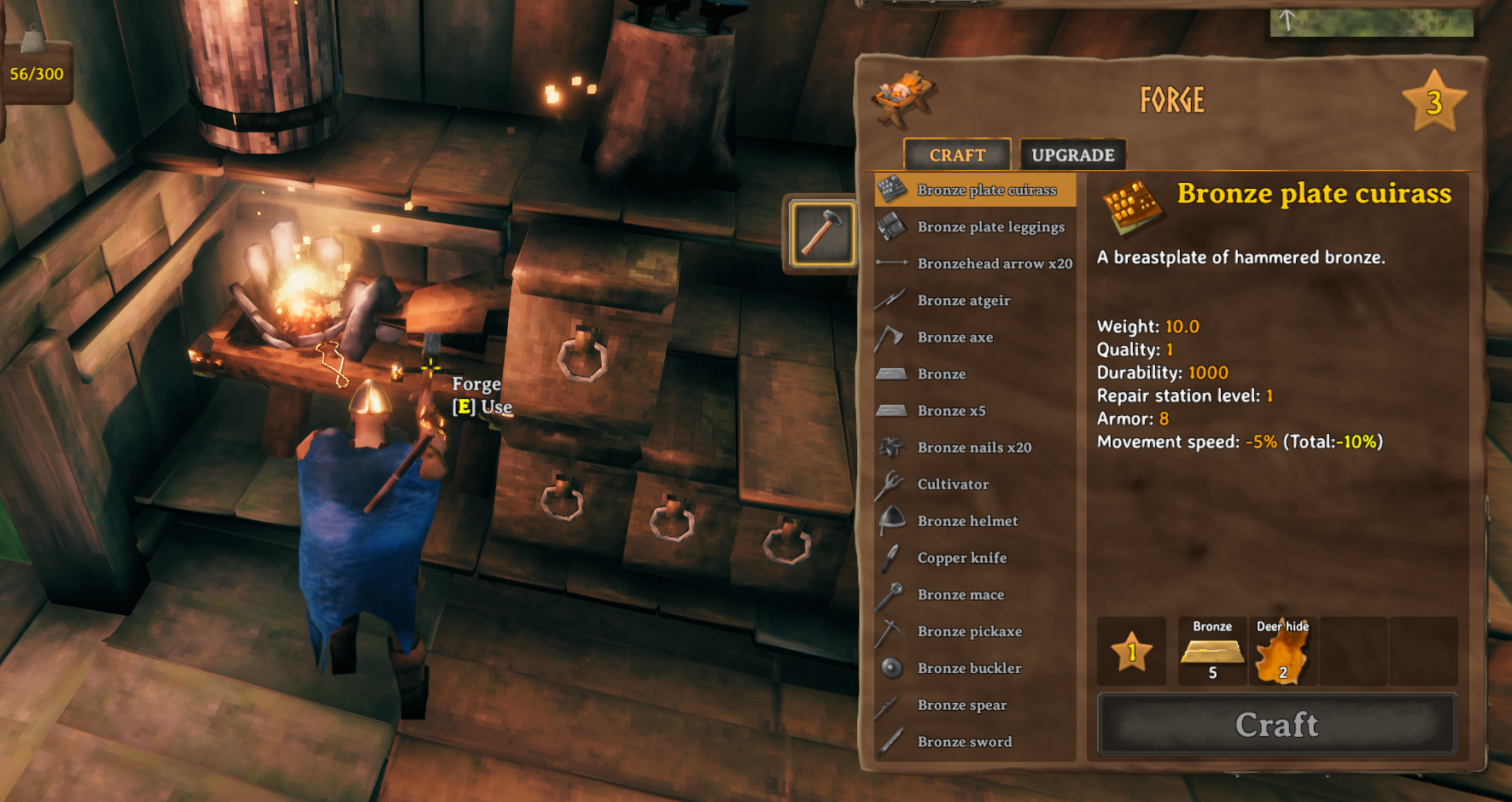Click the Cultivator tool icon
Viewport: 1512px width, 802px height.
[x=891, y=483]
